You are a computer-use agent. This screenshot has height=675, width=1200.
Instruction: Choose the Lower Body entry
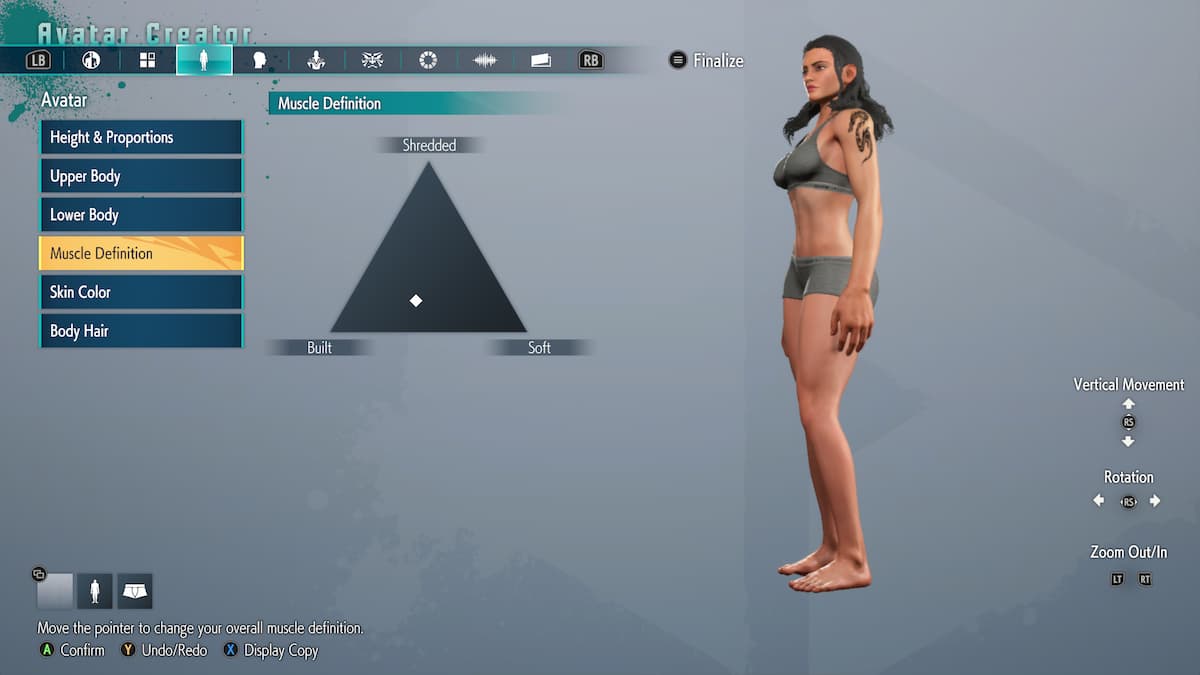point(141,215)
